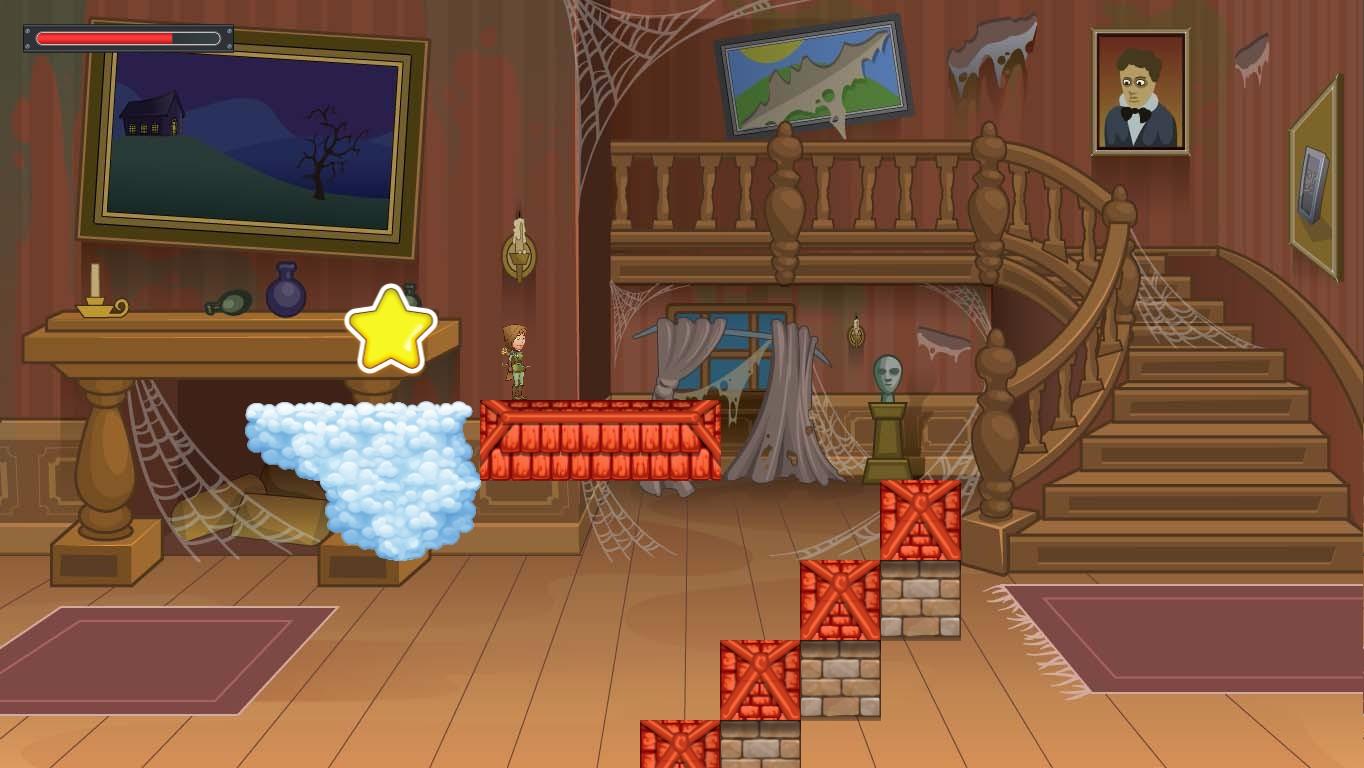Click the green potion bottle on the table
1364x768 pixels.
[x=228, y=301]
